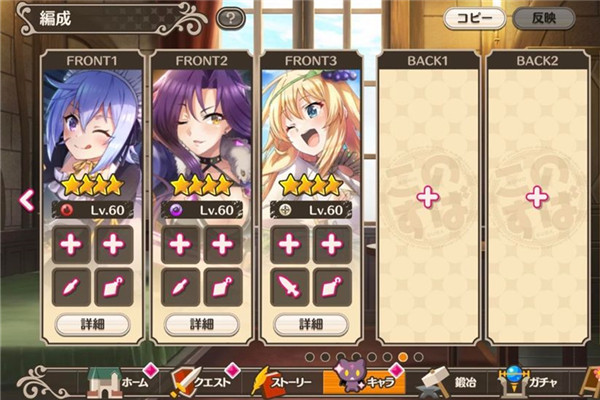This screenshot has height=400, width=600.
Task: Add a character to the BACK2 slot
Action: coord(537,197)
